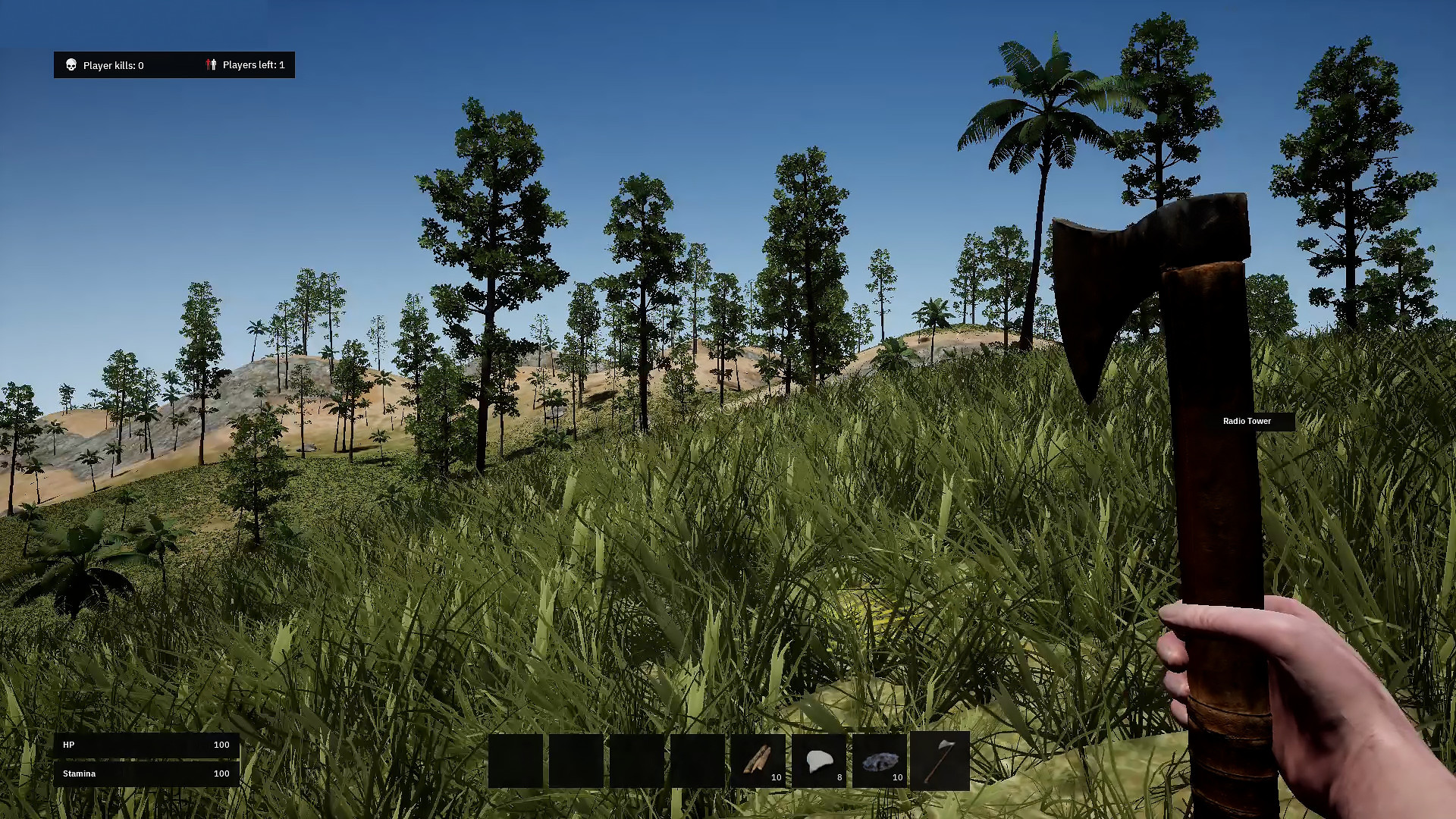Viewport: 1456px width, 819px height.
Task: Click the players left icon
Action: [x=212, y=64]
